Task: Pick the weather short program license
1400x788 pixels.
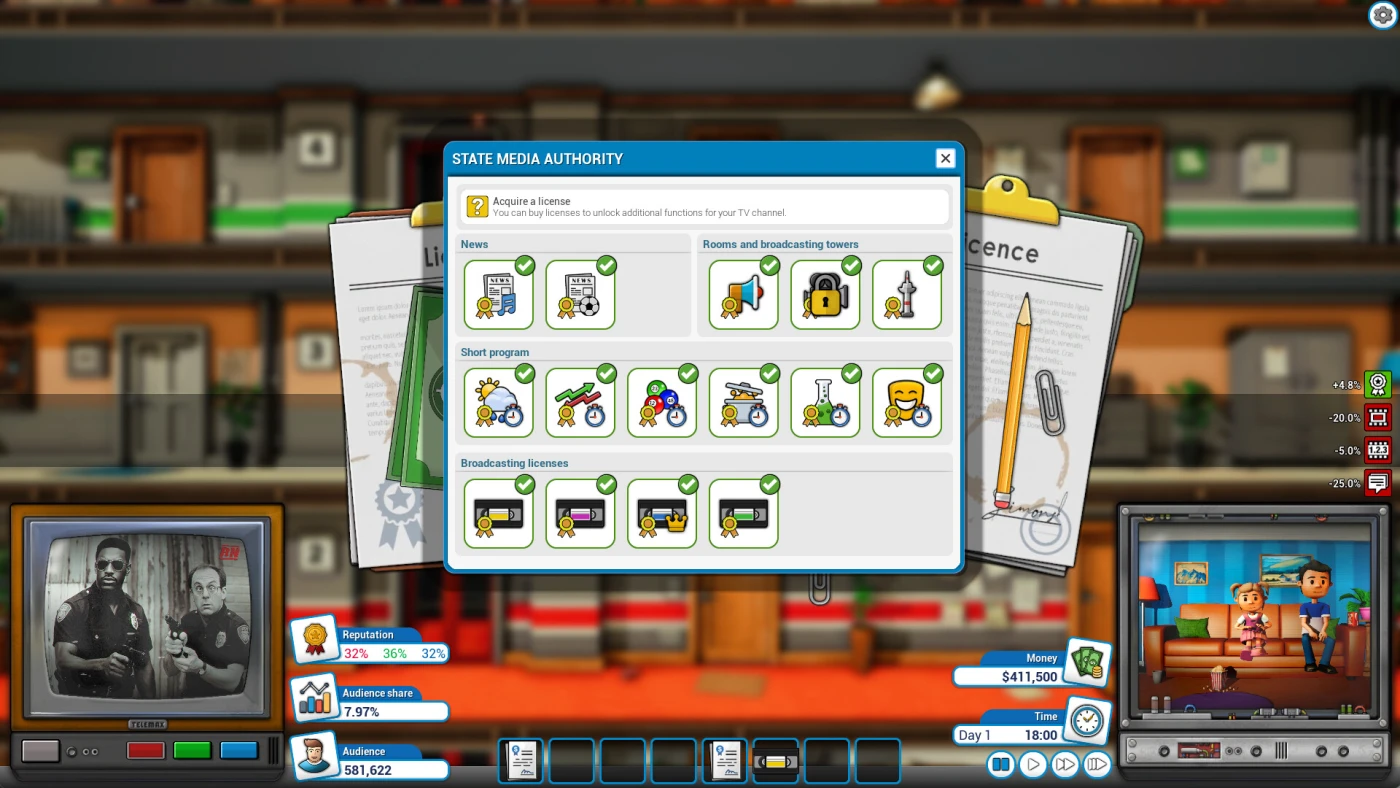Action: coord(498,402)
